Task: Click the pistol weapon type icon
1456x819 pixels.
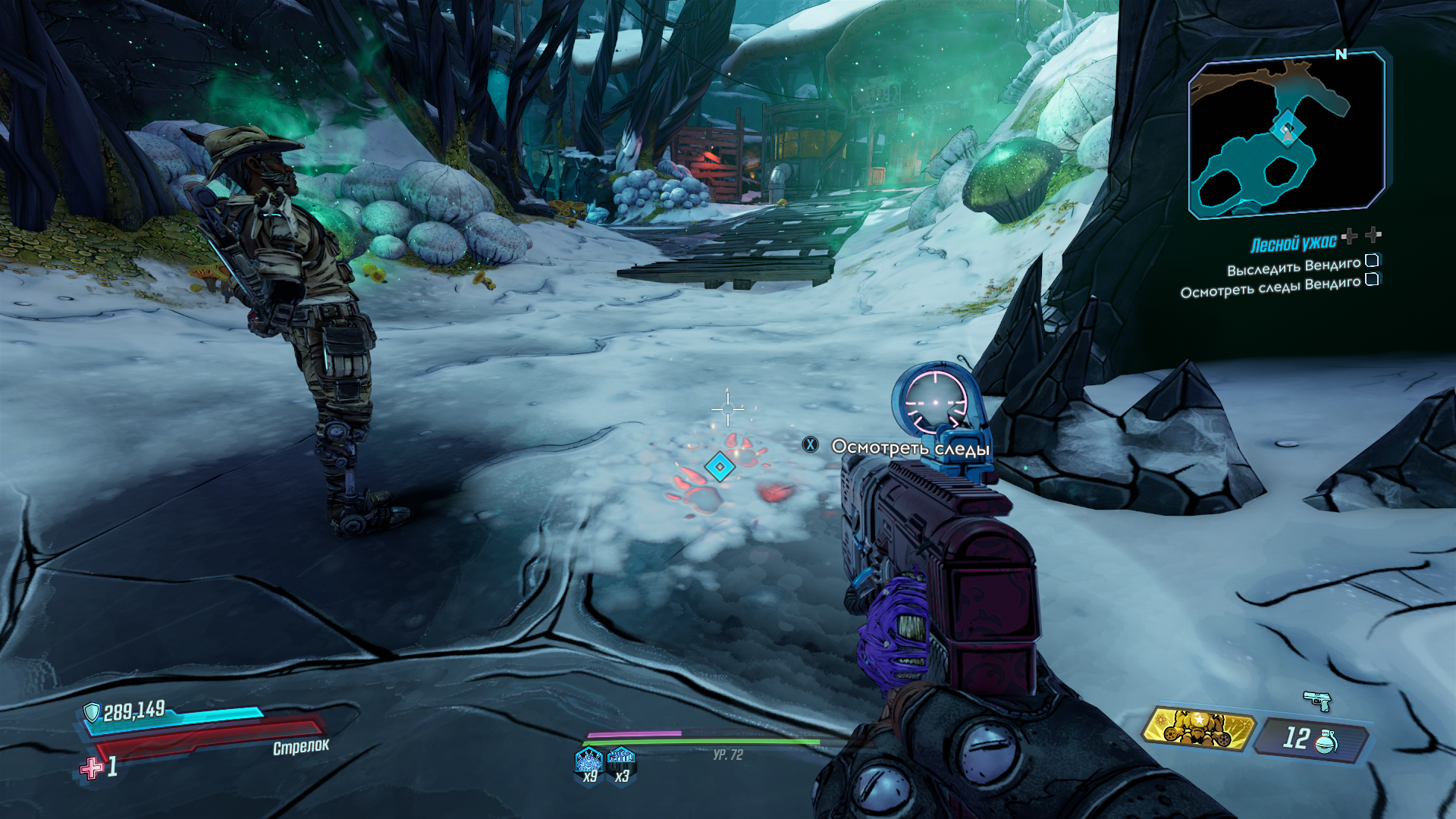Action: (1317, 701)
